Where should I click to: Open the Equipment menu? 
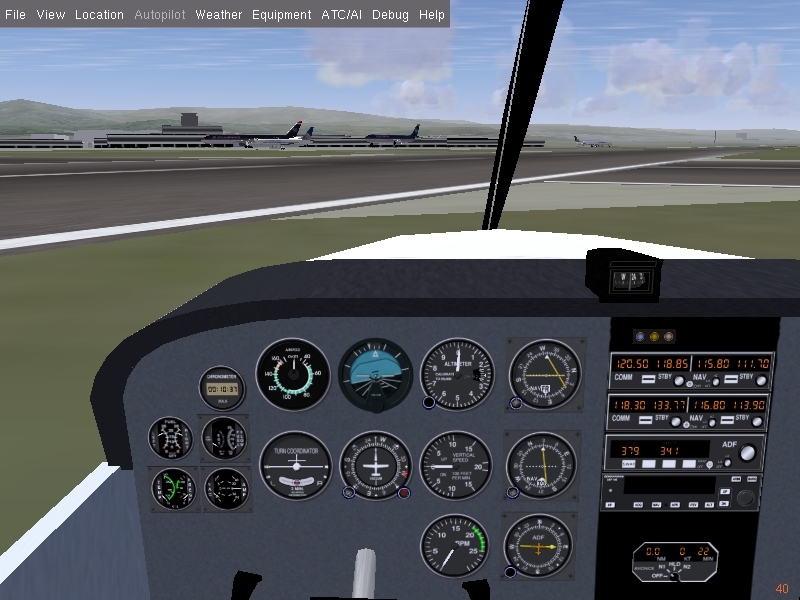(281, 15)
